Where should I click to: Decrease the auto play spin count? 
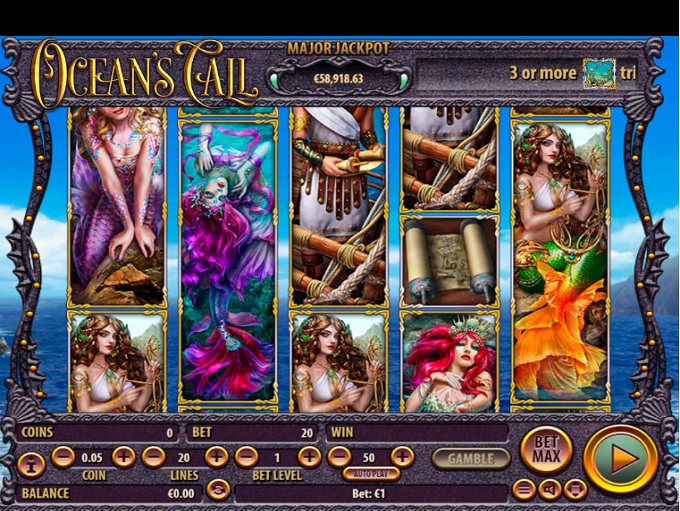tap(339, 456)
